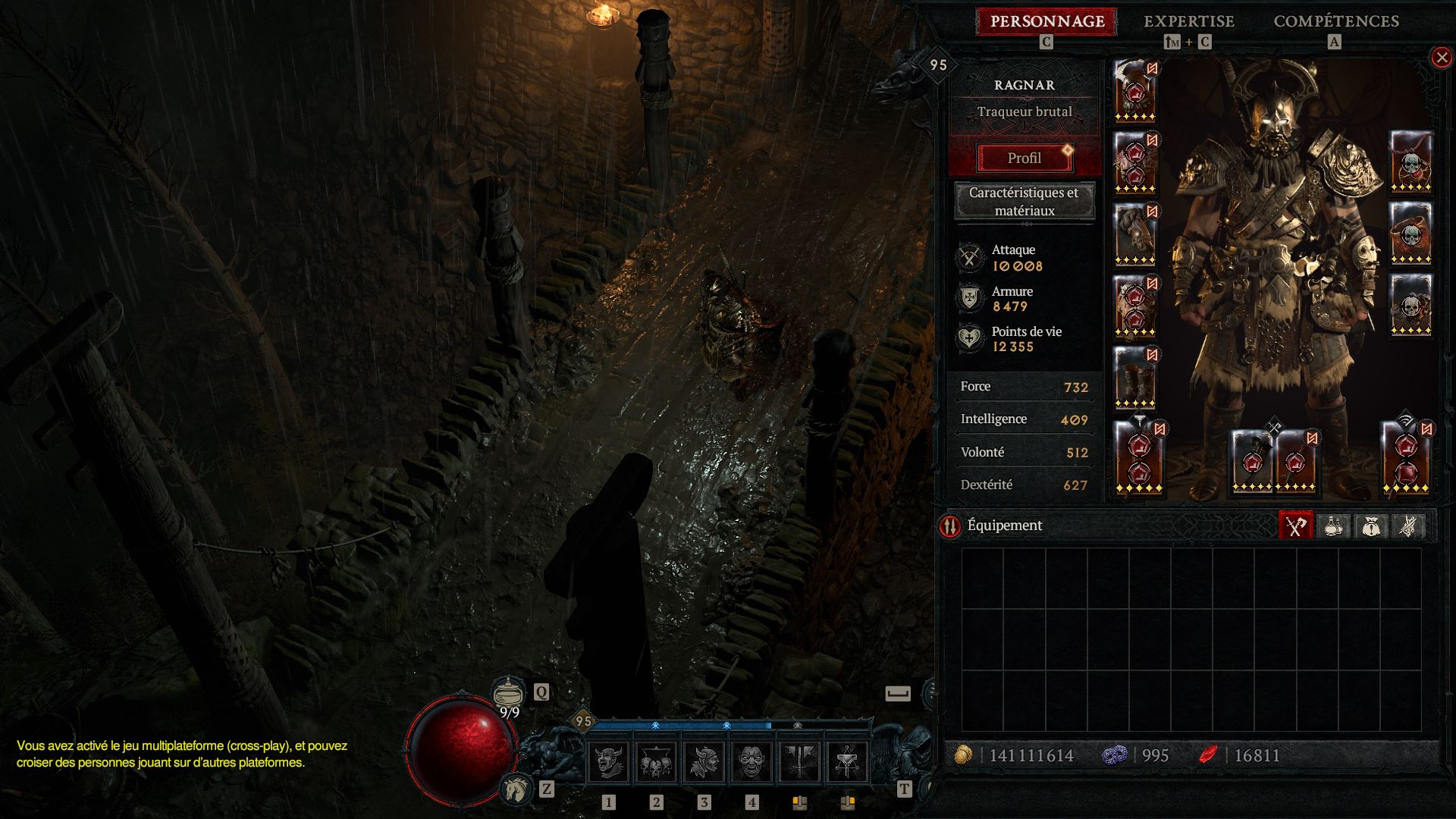The height and width of the screenshot is (819, 1456).
Task: Switch inventory to the consumables potion tab
Action: pos(1333,526)
